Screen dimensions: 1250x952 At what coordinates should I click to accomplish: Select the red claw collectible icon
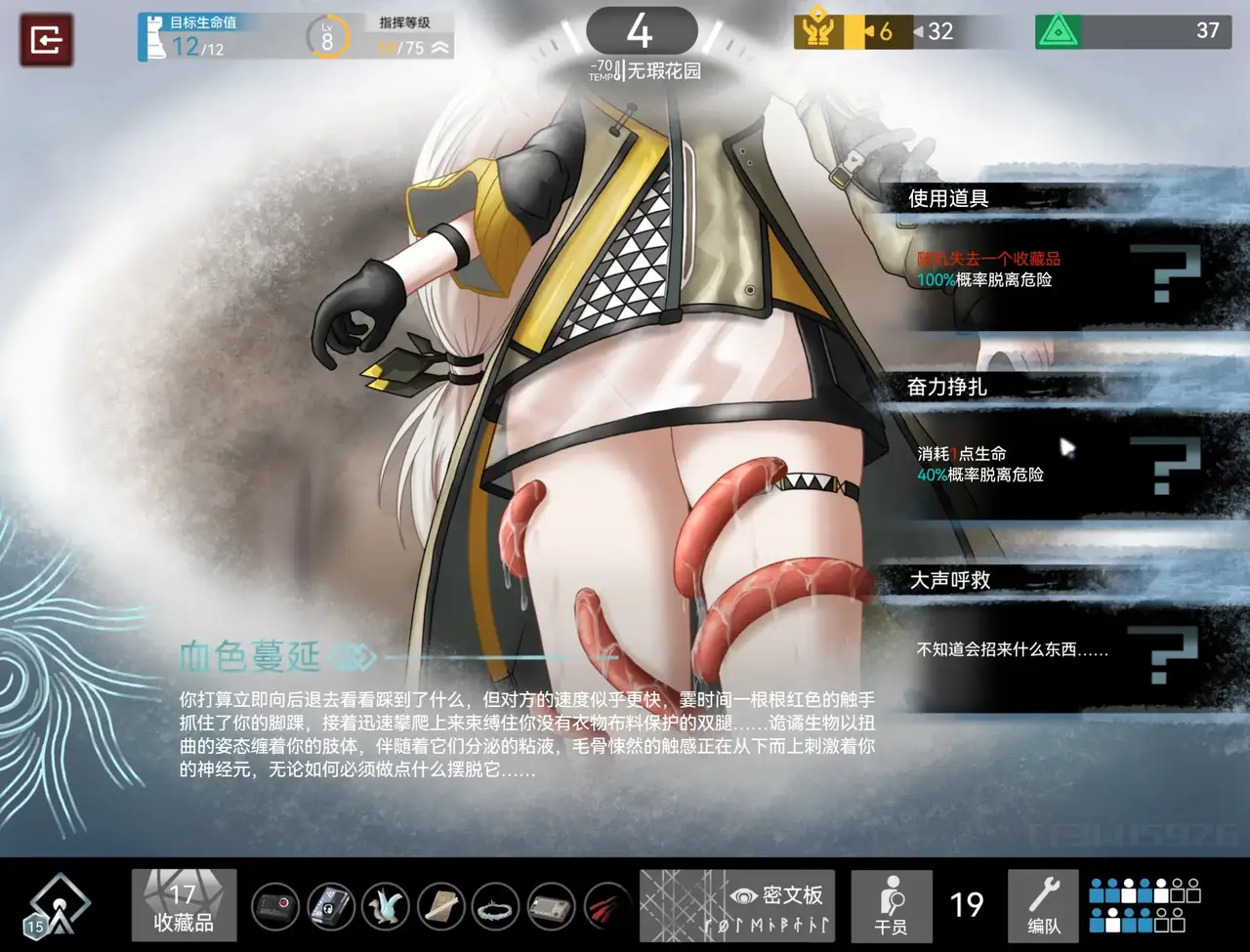(x=607, y=906)
